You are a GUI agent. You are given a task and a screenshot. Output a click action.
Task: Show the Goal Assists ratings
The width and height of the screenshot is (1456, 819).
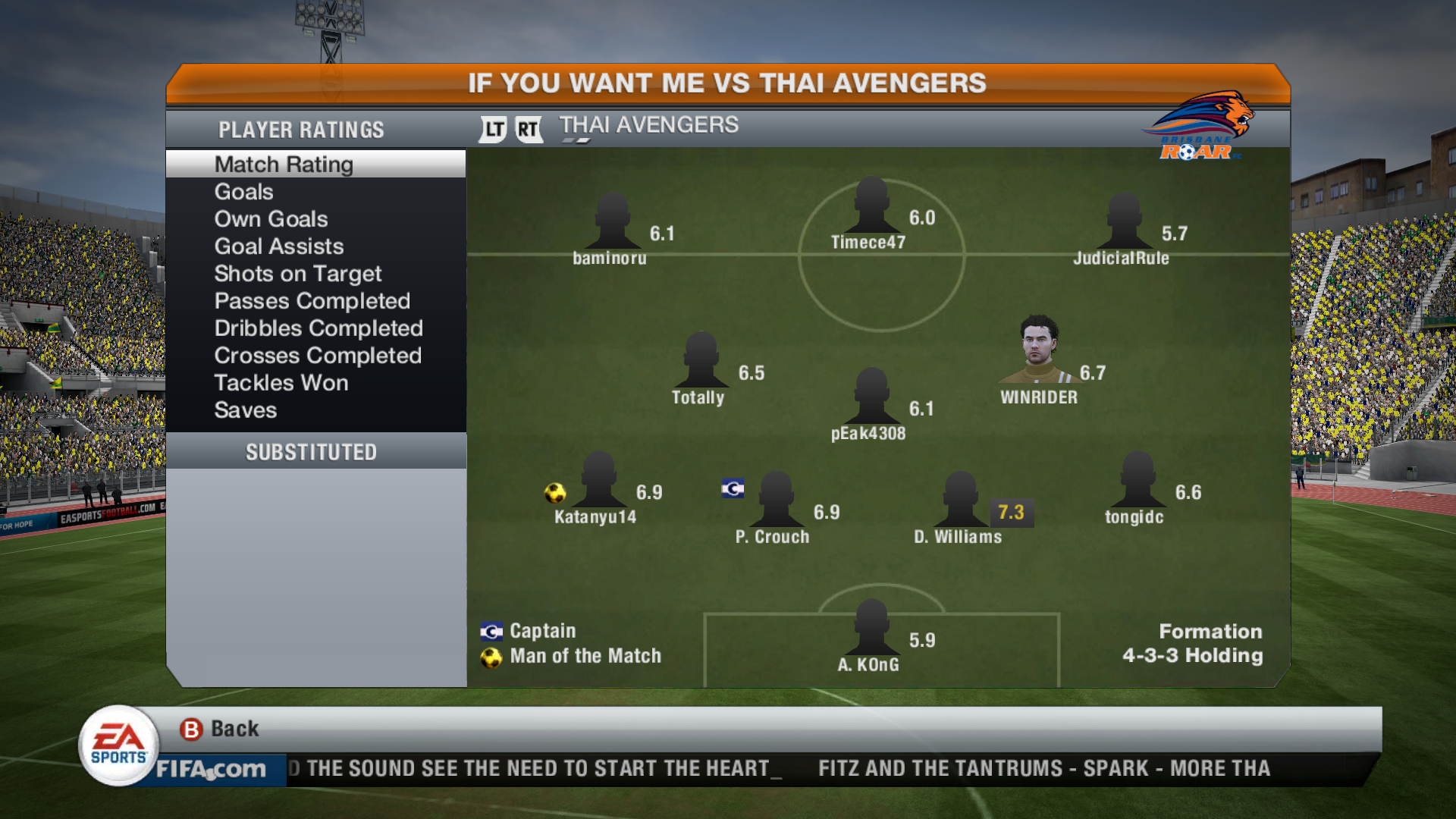click(278, 246)
